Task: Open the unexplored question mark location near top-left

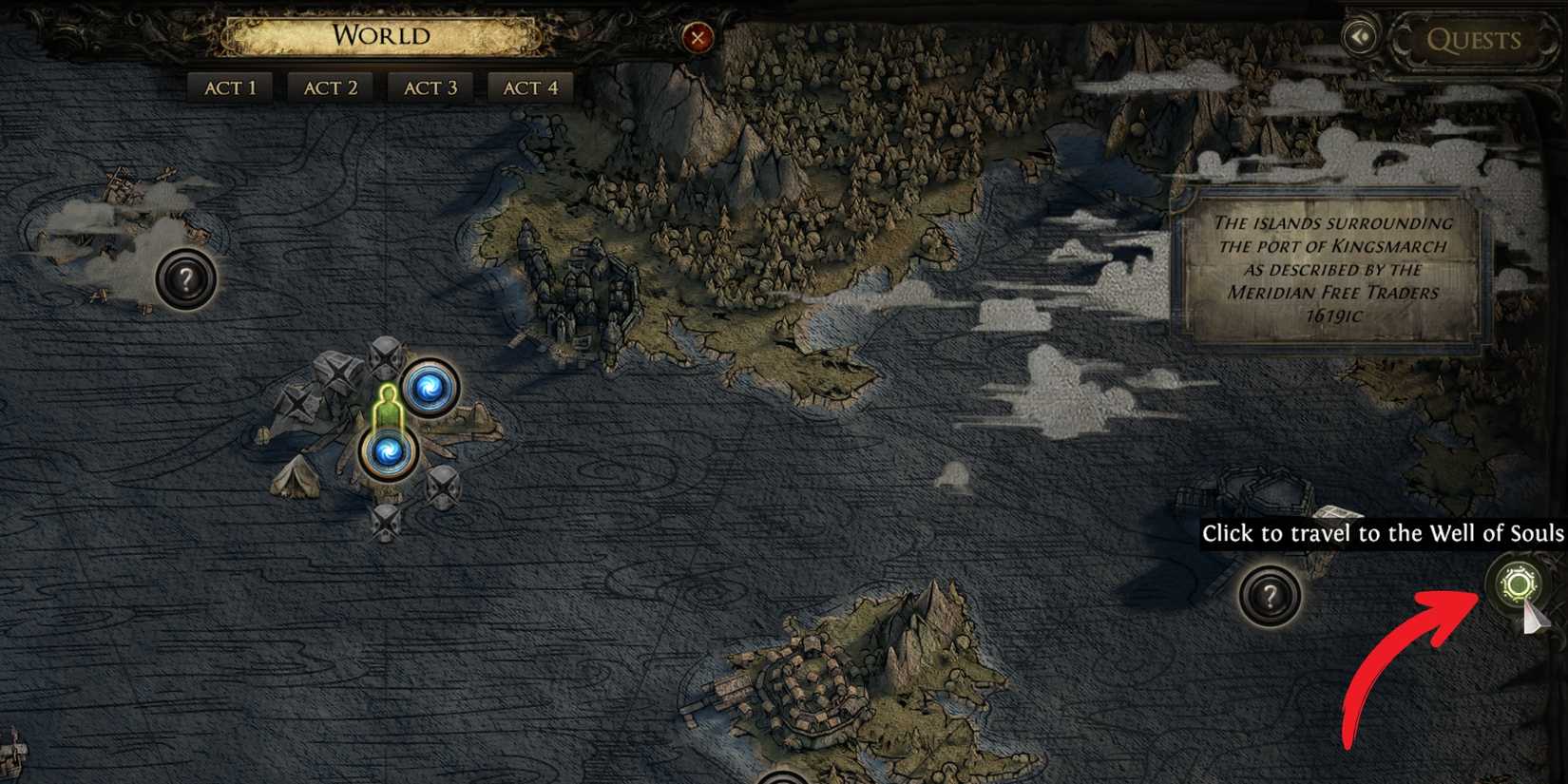Action: (186, 279)
